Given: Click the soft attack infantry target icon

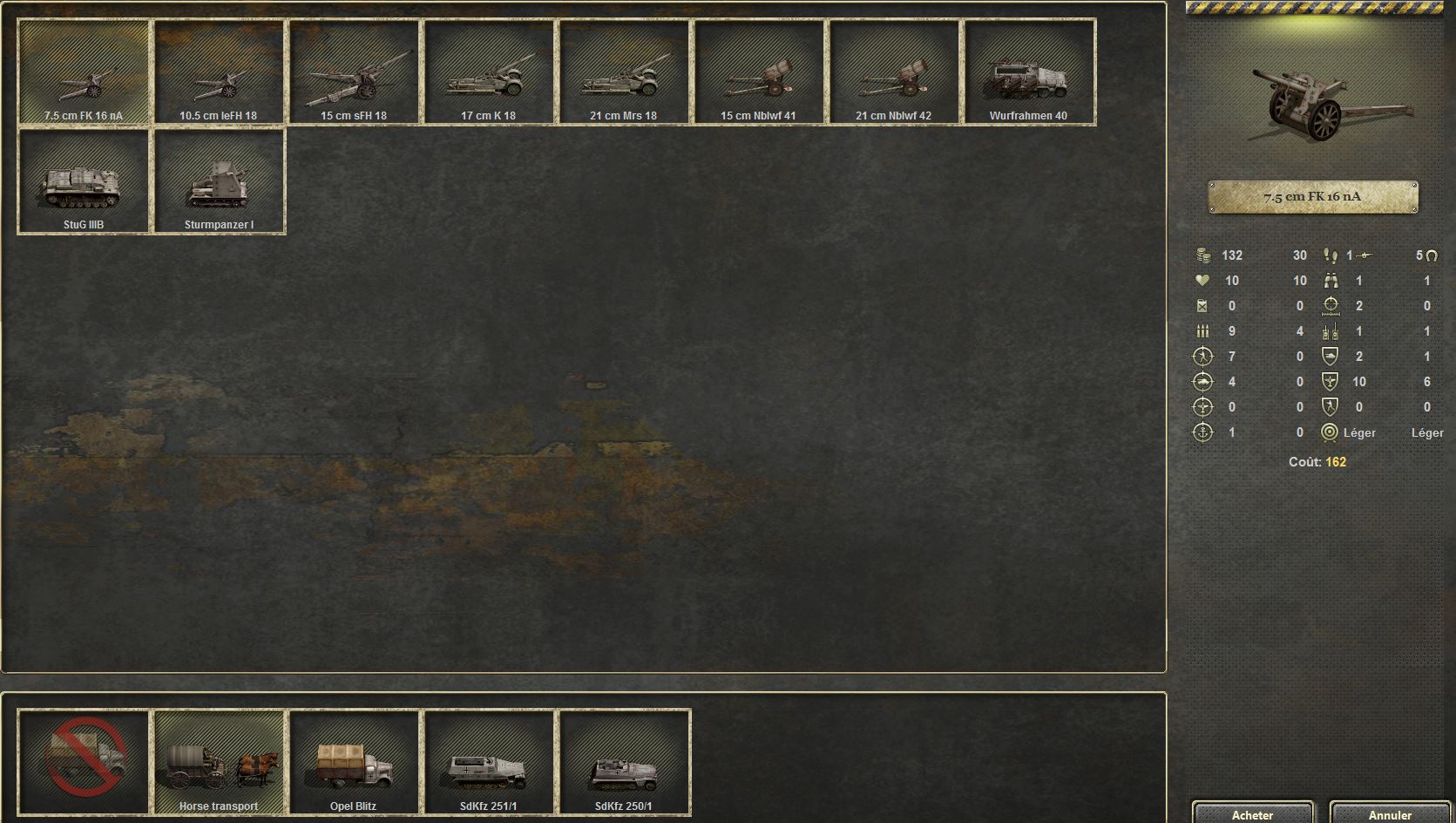Looking at the screenshot, I should [1203, 357].
